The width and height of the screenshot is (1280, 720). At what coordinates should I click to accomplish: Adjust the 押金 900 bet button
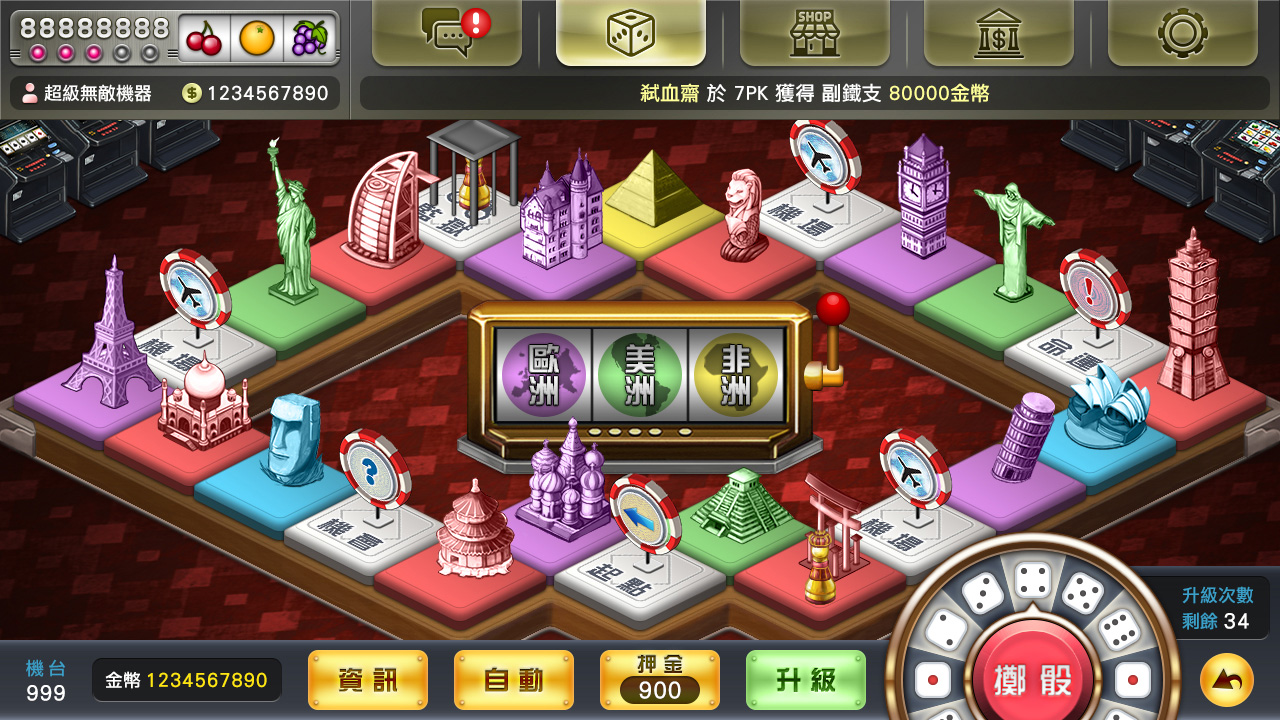click(660, 680)
